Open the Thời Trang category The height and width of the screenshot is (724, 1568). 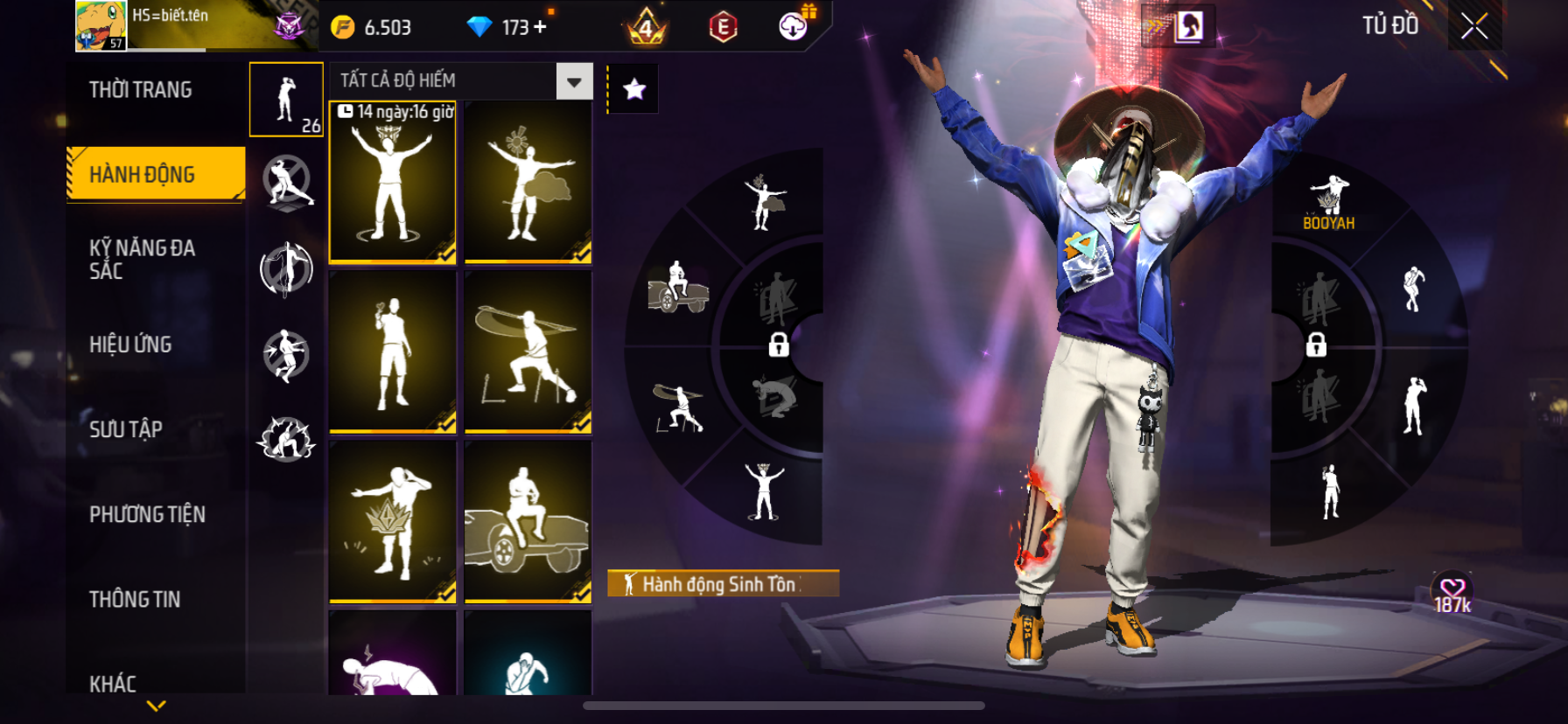[x=141, y=90]
